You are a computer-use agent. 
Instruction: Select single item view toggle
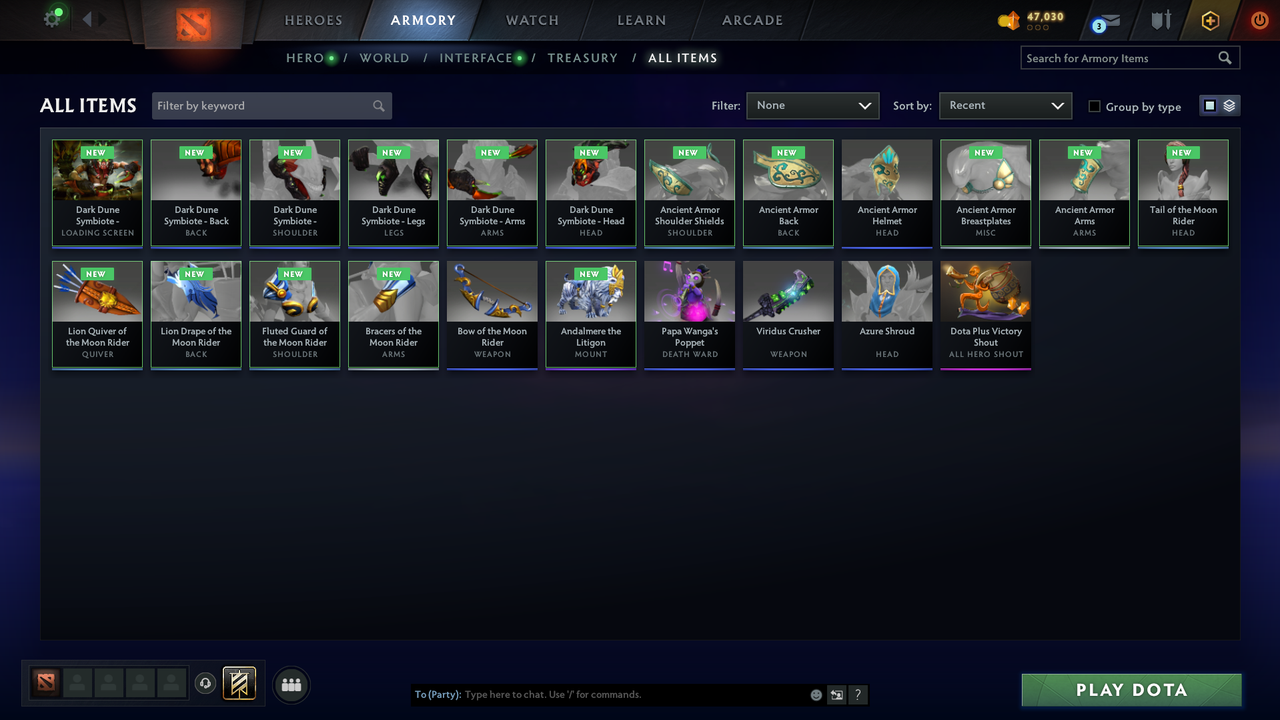click(1211, 105)
